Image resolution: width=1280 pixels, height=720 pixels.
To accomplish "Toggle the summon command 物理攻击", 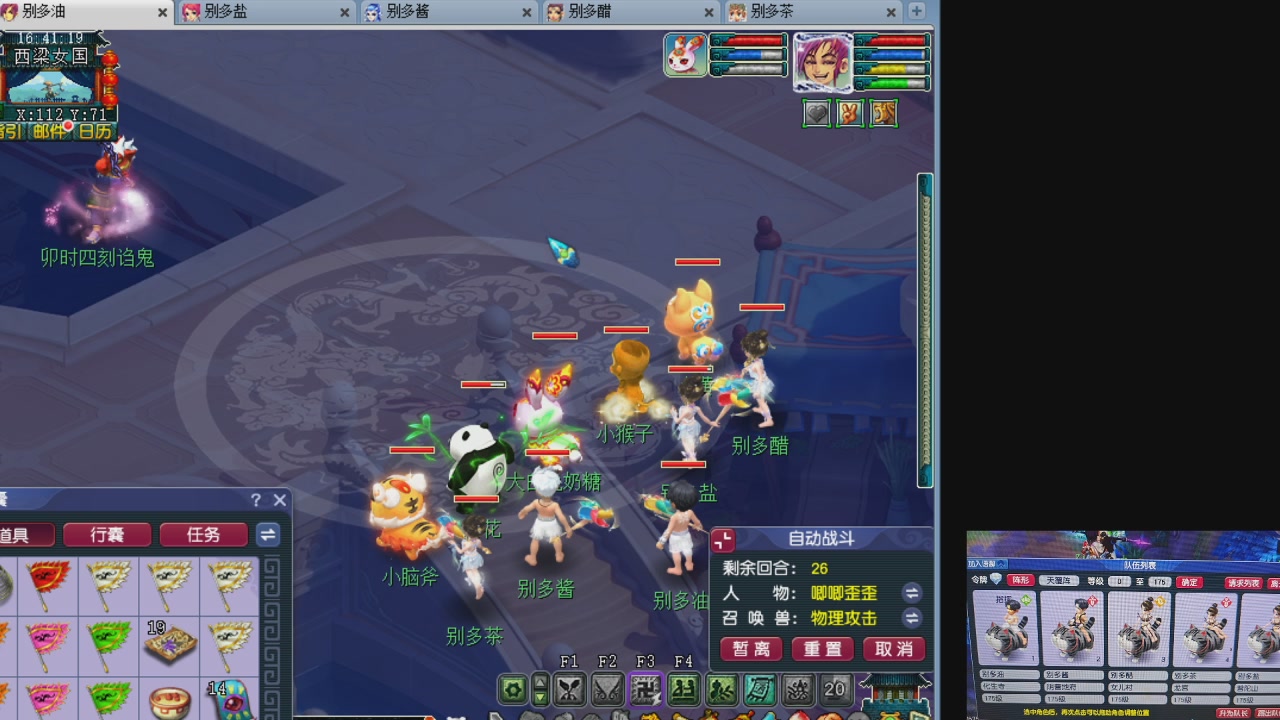I will (911, 618).
